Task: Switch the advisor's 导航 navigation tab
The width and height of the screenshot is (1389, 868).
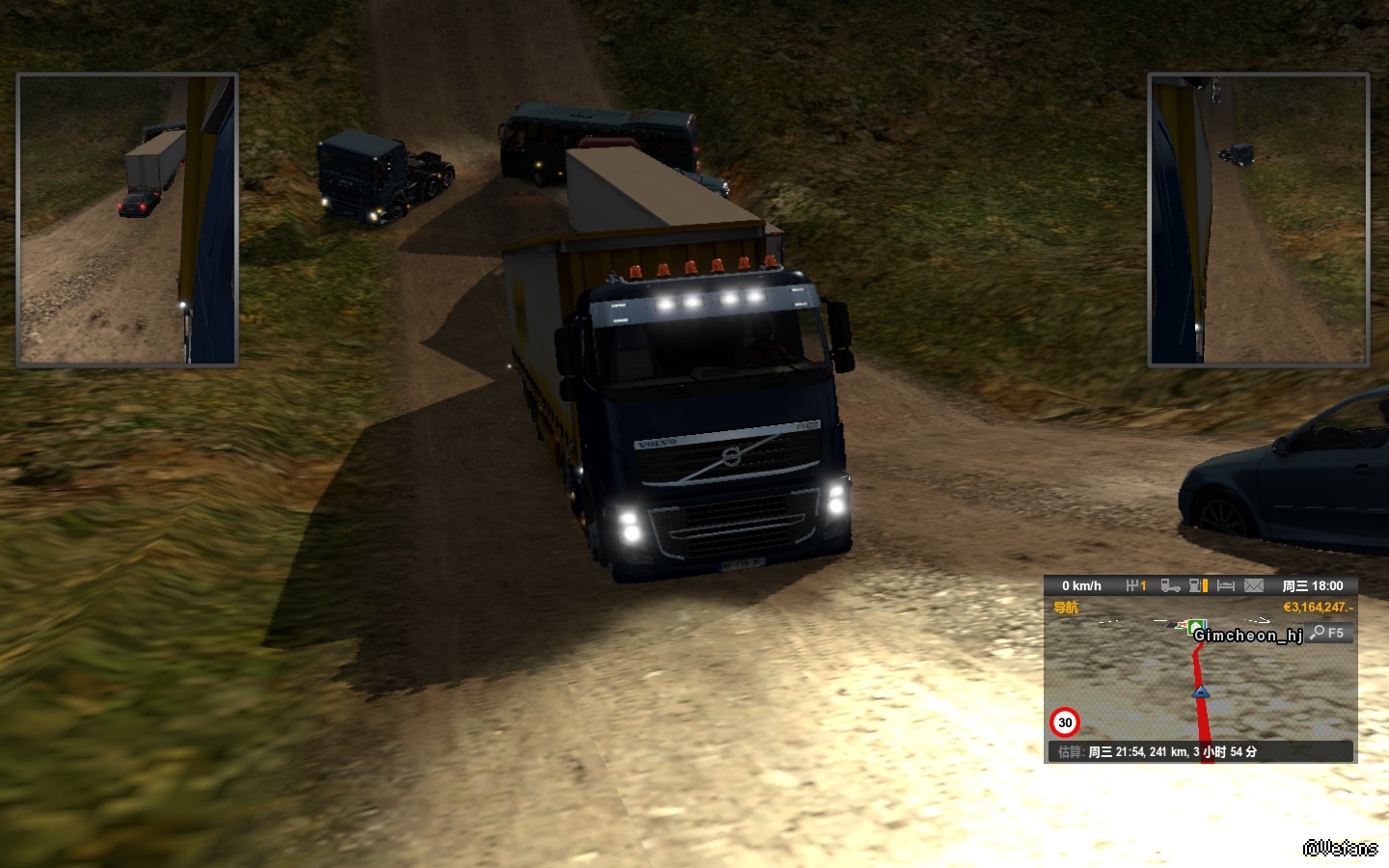Action: click(1066, 608)
